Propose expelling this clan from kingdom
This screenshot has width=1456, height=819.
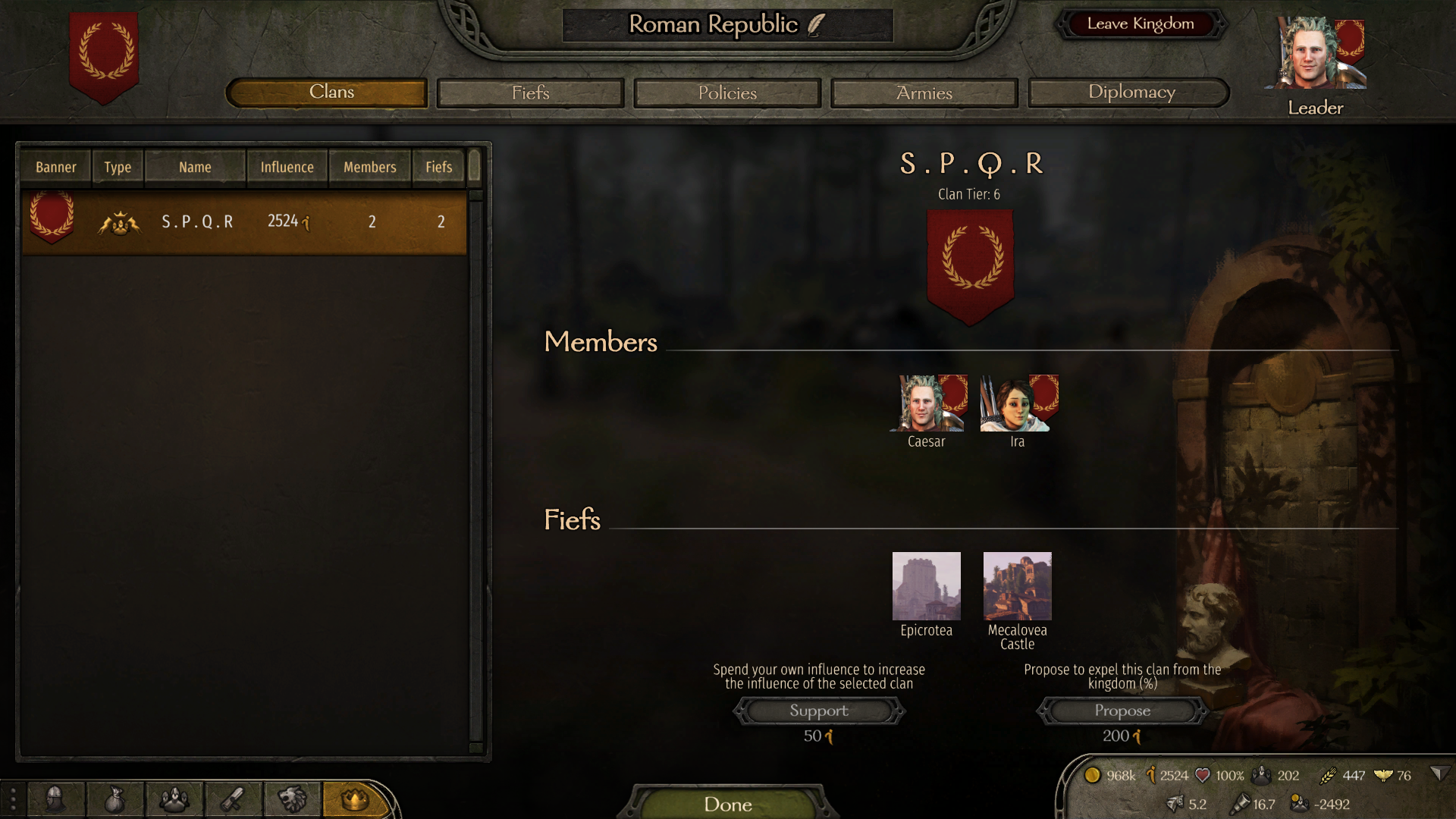click(1122, 711)
